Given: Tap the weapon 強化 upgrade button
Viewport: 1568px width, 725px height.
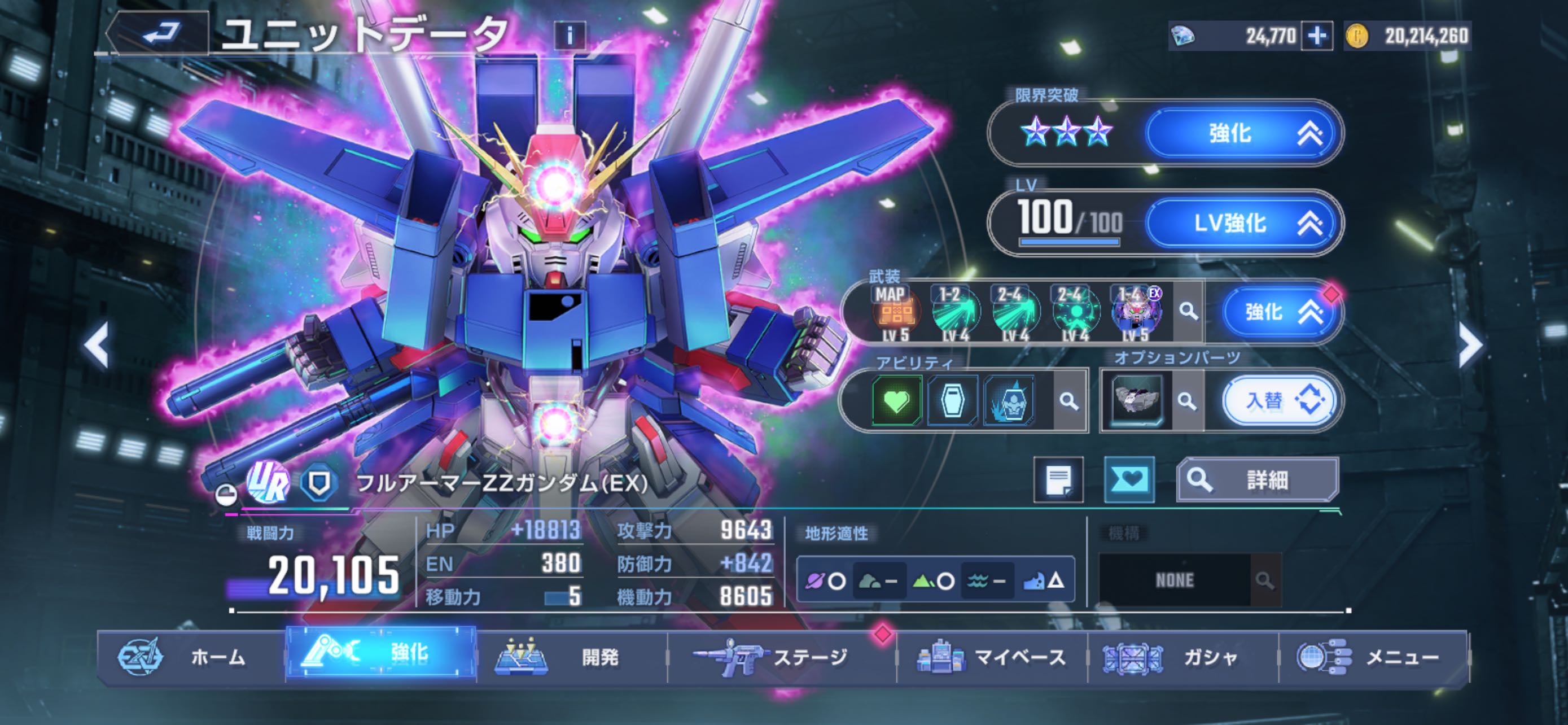Looking at the screenshot, I should [1281, 312].
